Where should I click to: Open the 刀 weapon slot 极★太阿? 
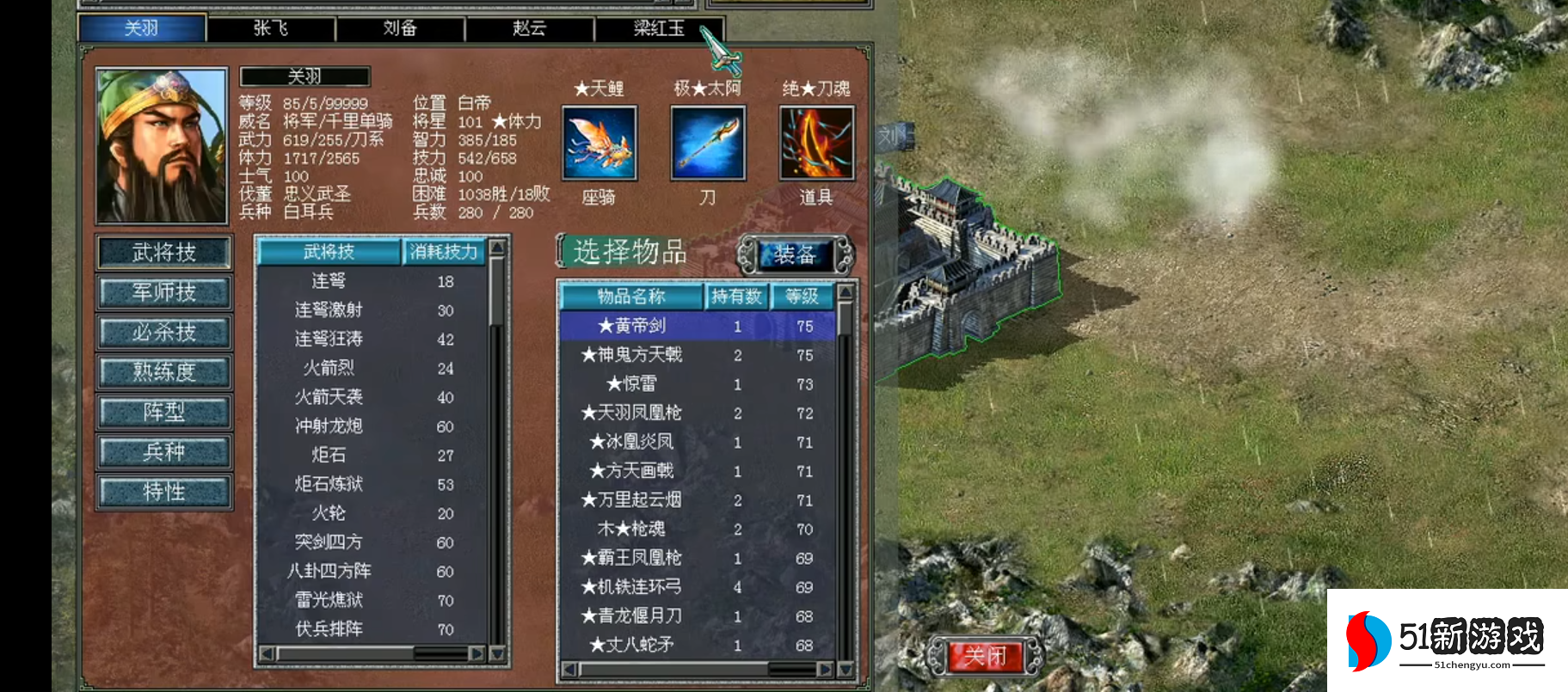(706, 143)
